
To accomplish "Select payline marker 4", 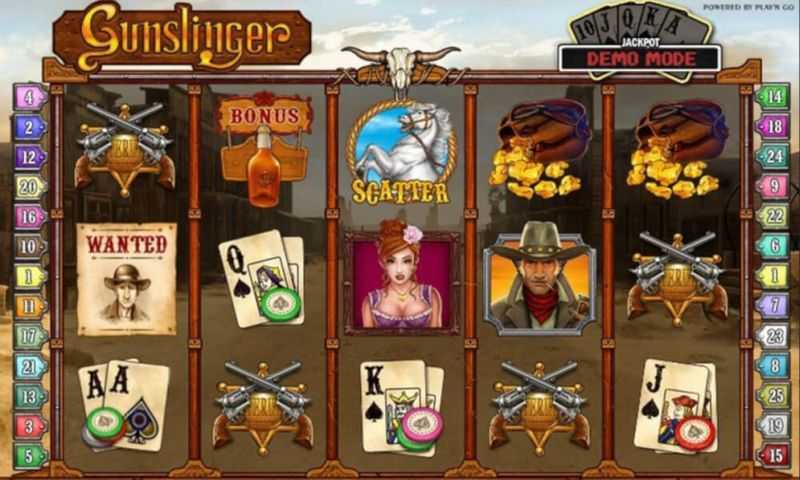I will pos(30,98).
